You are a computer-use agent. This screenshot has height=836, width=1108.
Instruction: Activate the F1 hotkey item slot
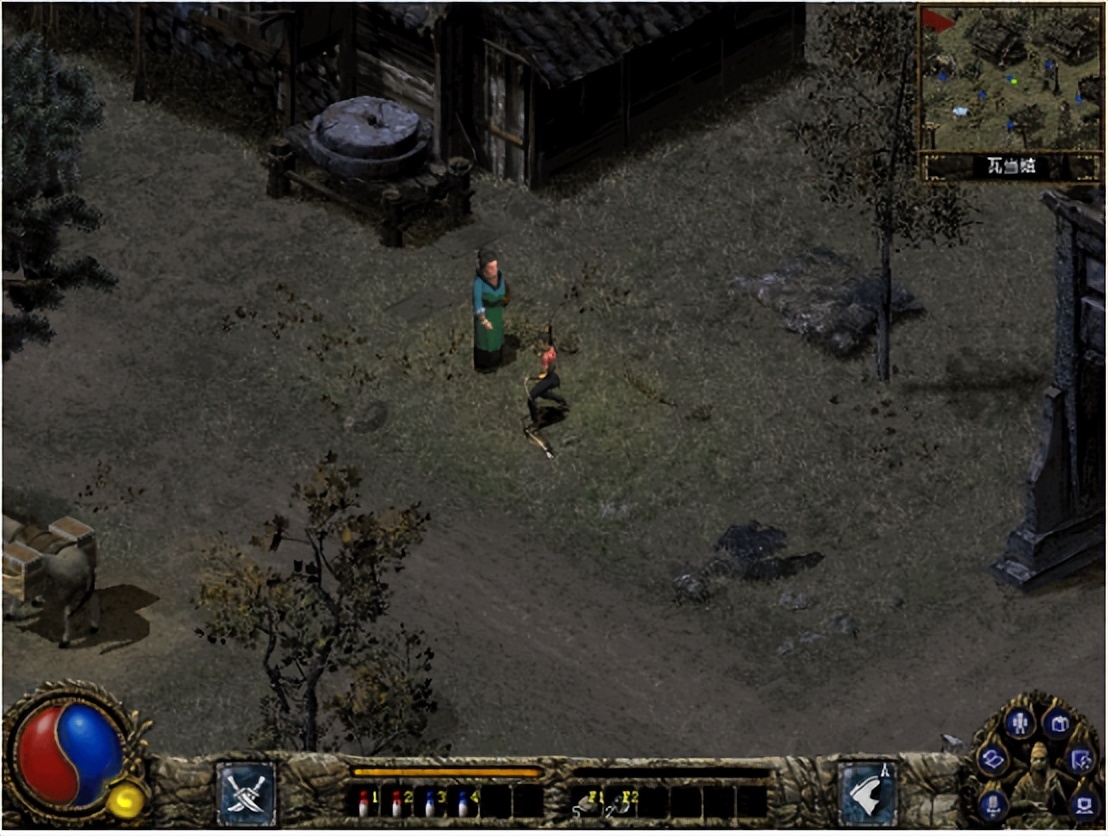587,803
